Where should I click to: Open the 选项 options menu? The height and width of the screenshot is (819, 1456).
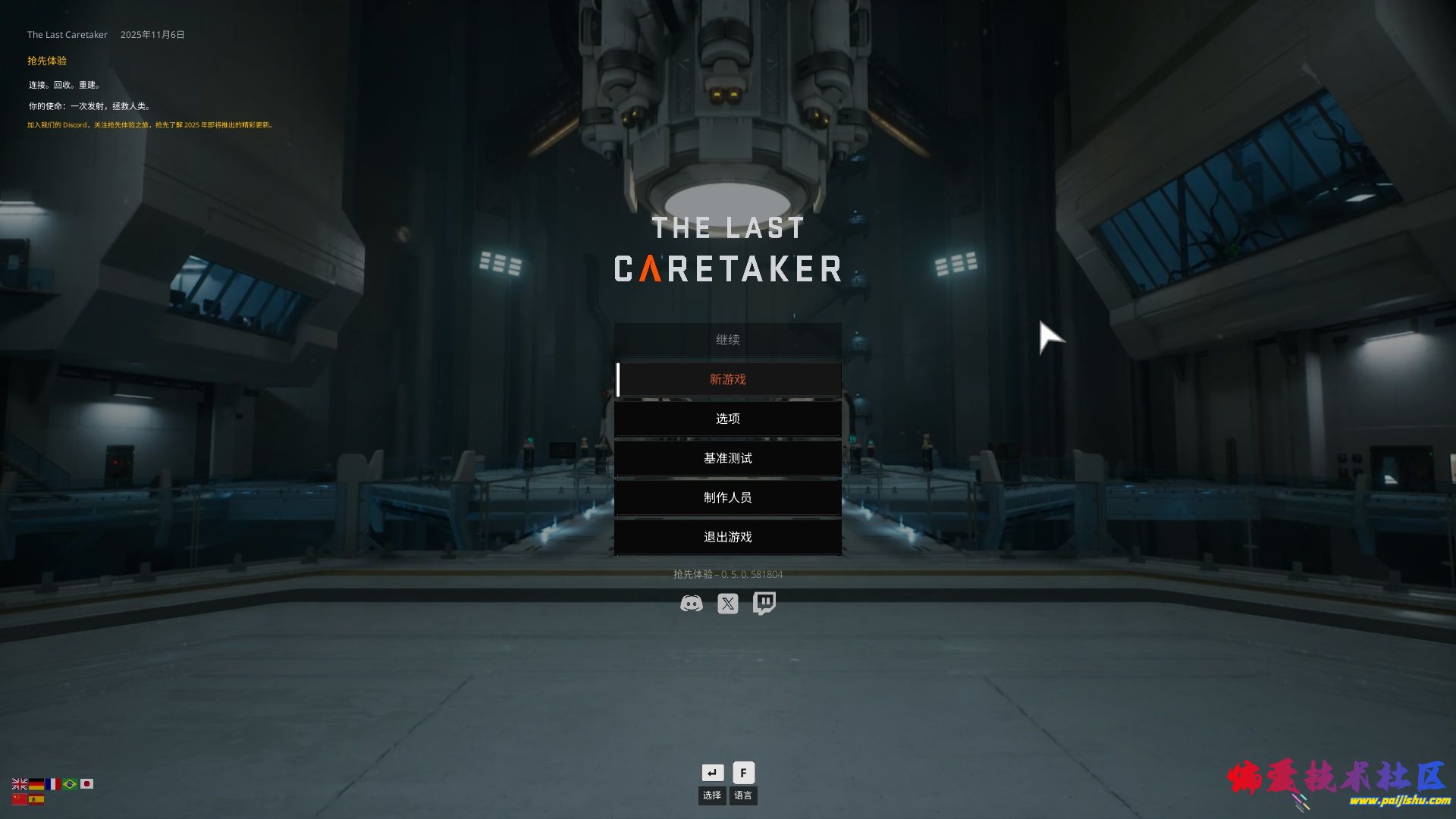728,419
